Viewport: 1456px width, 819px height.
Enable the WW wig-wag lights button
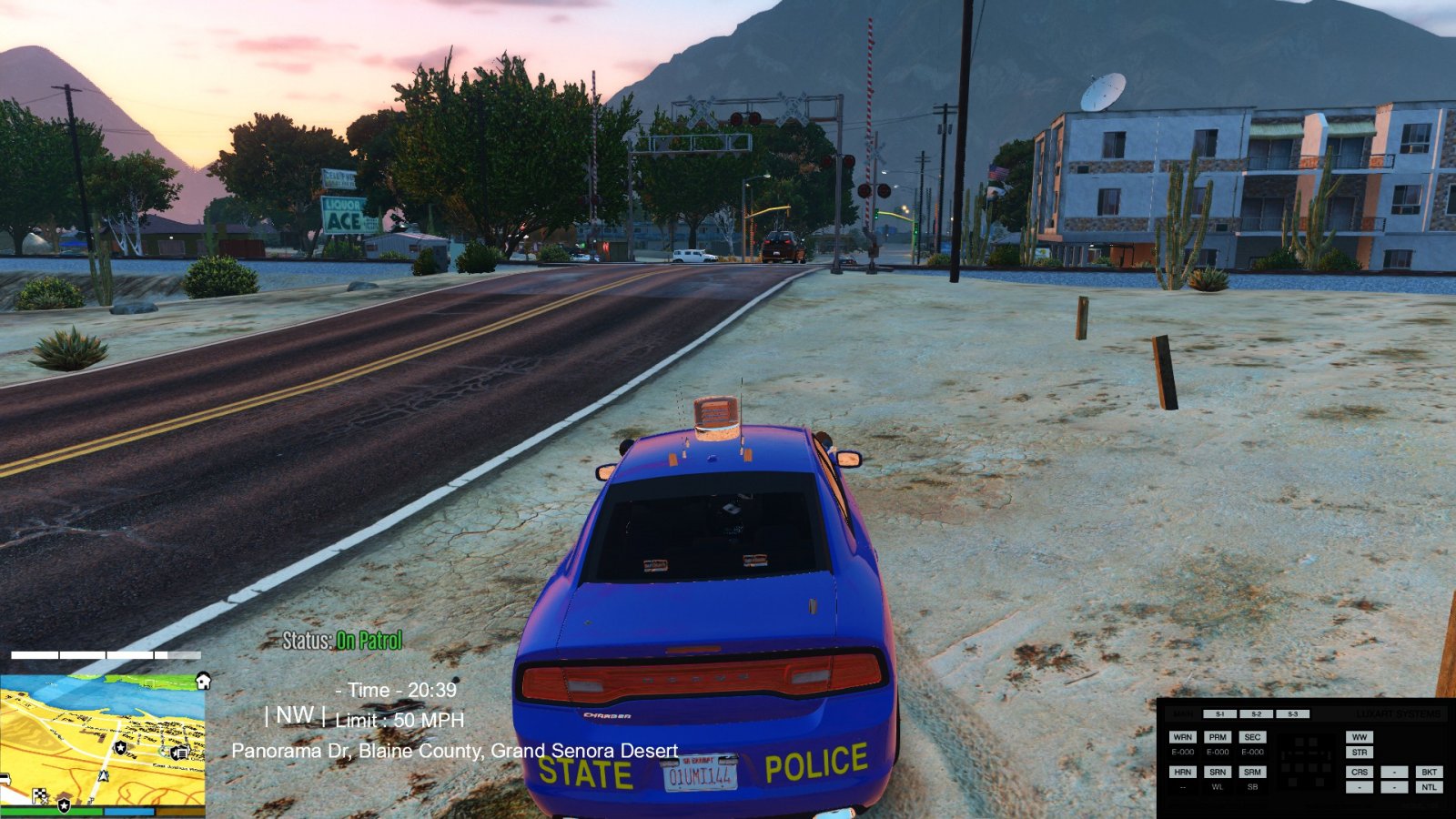[1360, 737]
